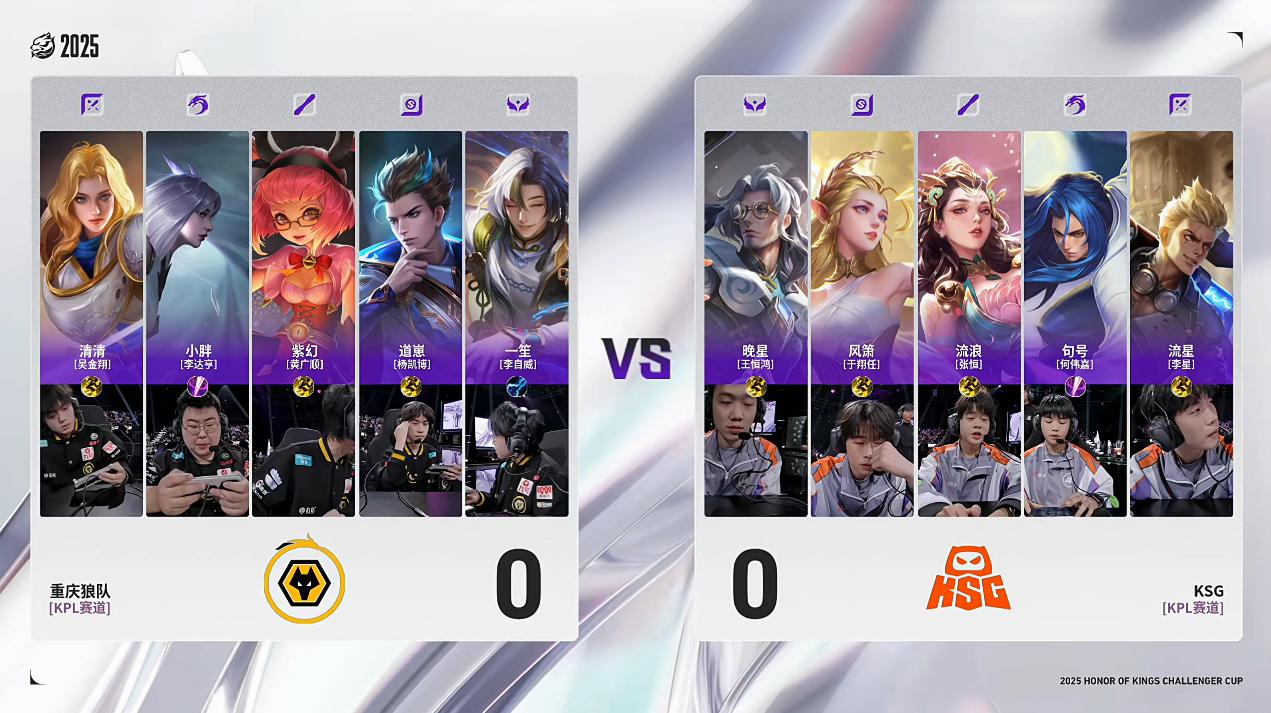This screenshot has width=1271, height=713.
Task: Click the orange KSG team logo
Action: click(968, 579)
